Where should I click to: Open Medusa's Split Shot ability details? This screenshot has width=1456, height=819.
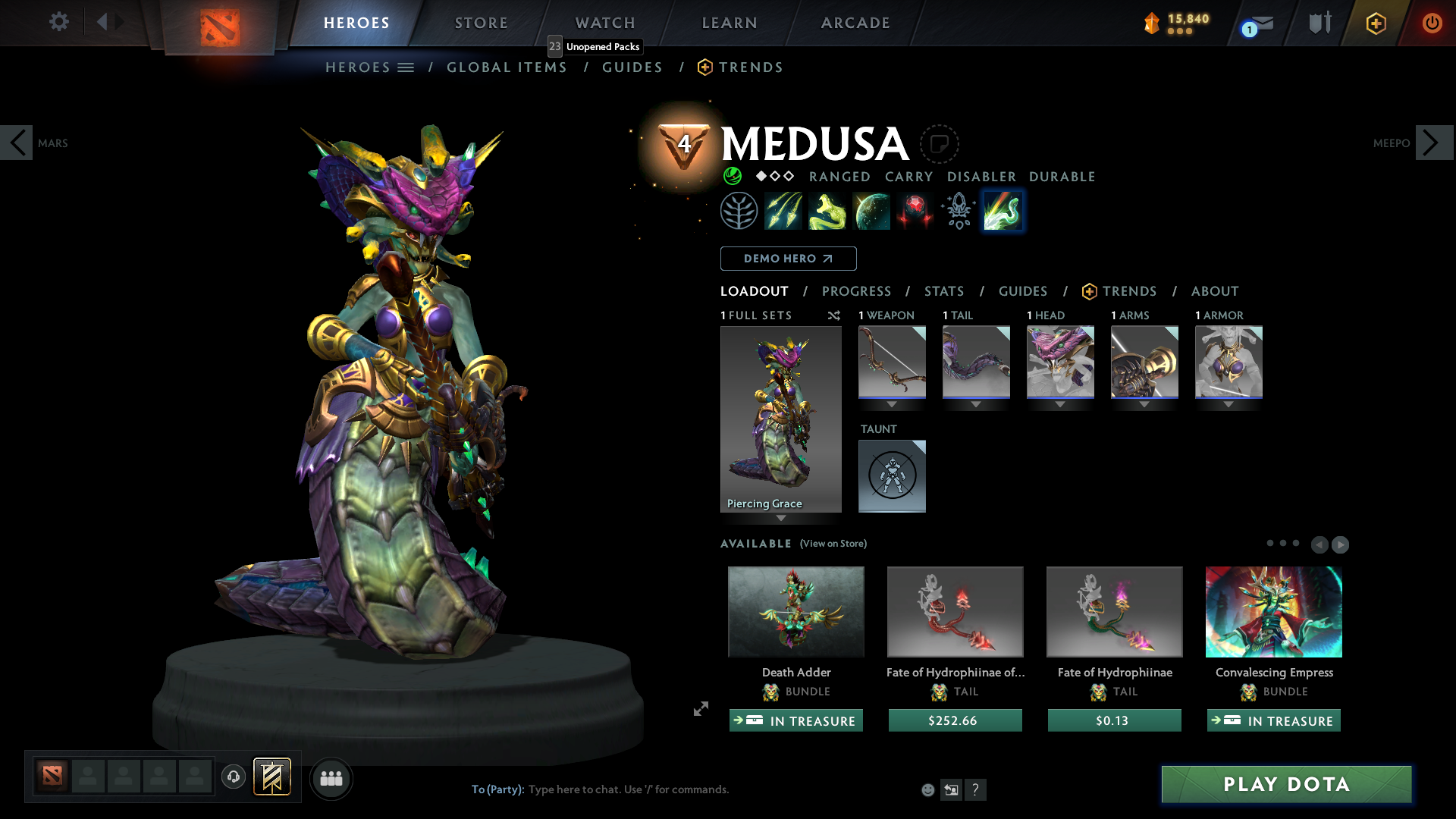click(x=783, y=211)
